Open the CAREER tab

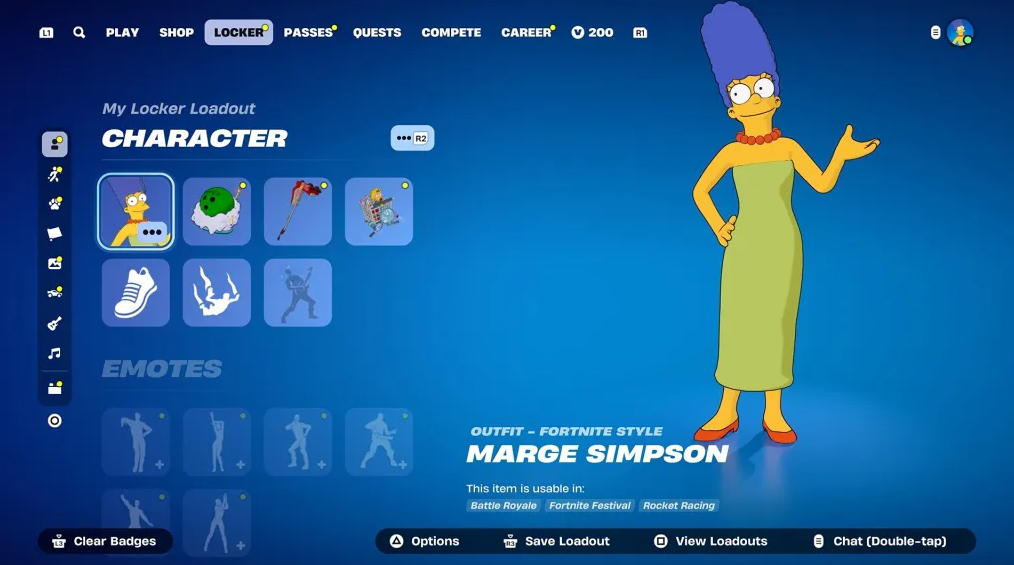click(x=526, y=33)
